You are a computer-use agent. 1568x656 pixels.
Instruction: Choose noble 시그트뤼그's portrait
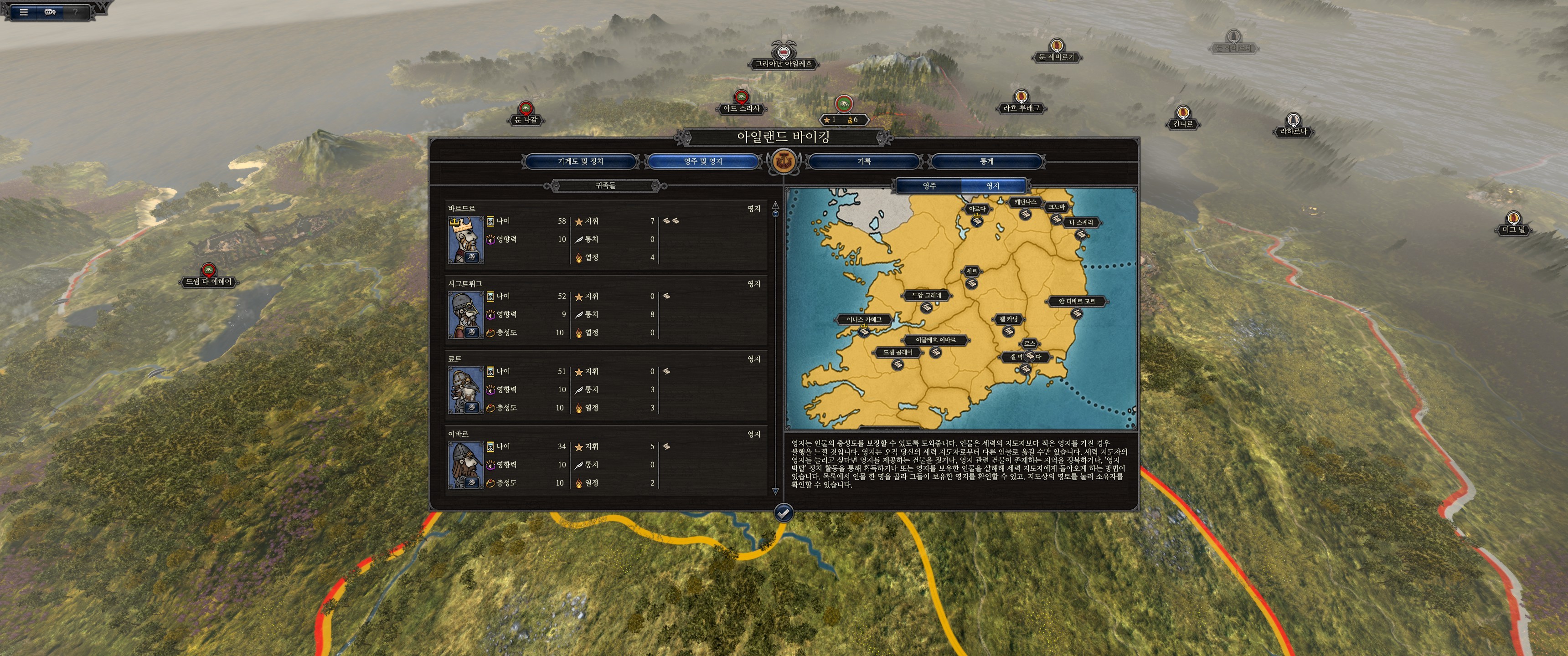(466, 315)
